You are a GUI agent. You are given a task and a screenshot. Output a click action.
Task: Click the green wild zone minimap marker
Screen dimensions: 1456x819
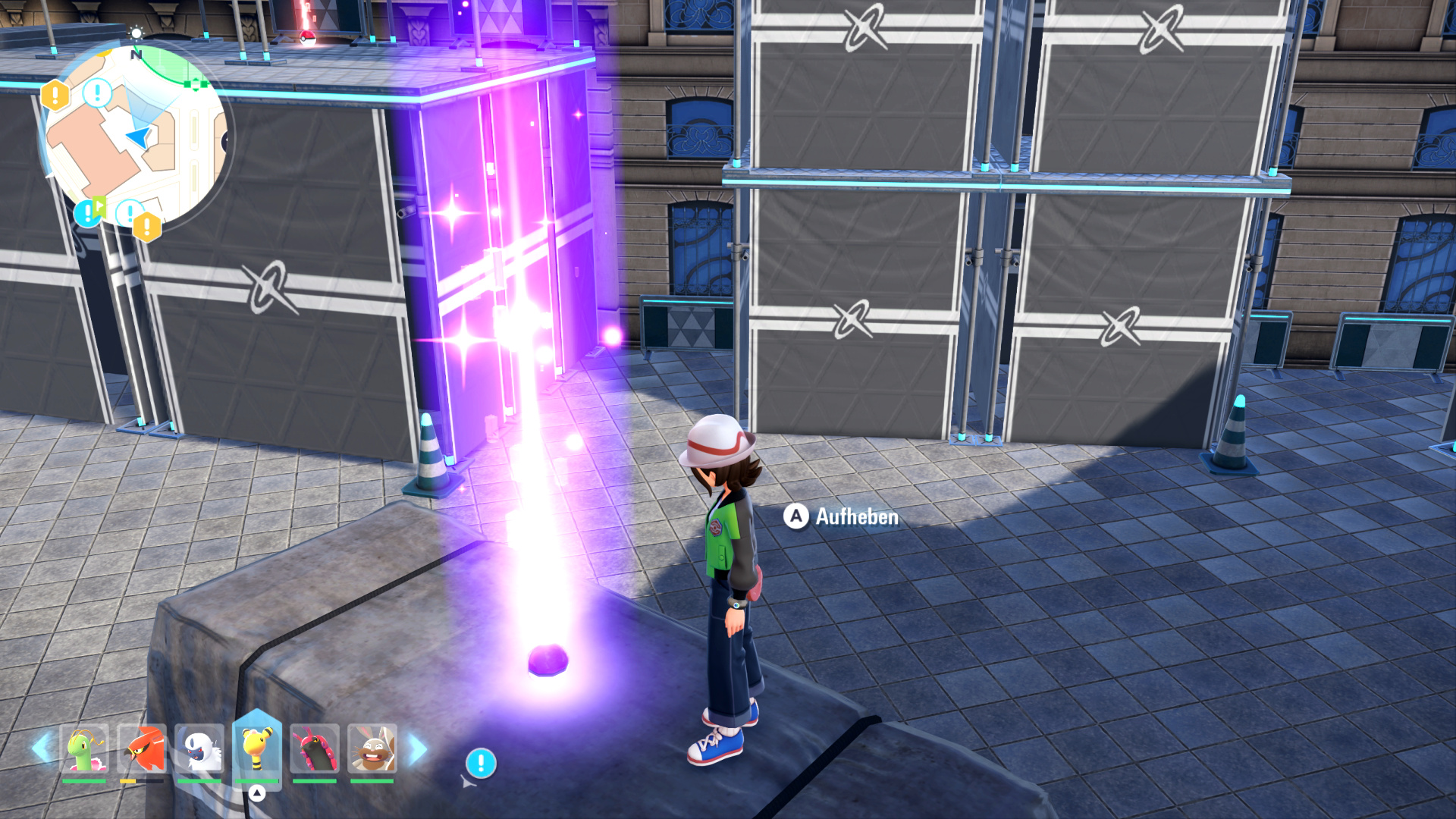(196, 84)
